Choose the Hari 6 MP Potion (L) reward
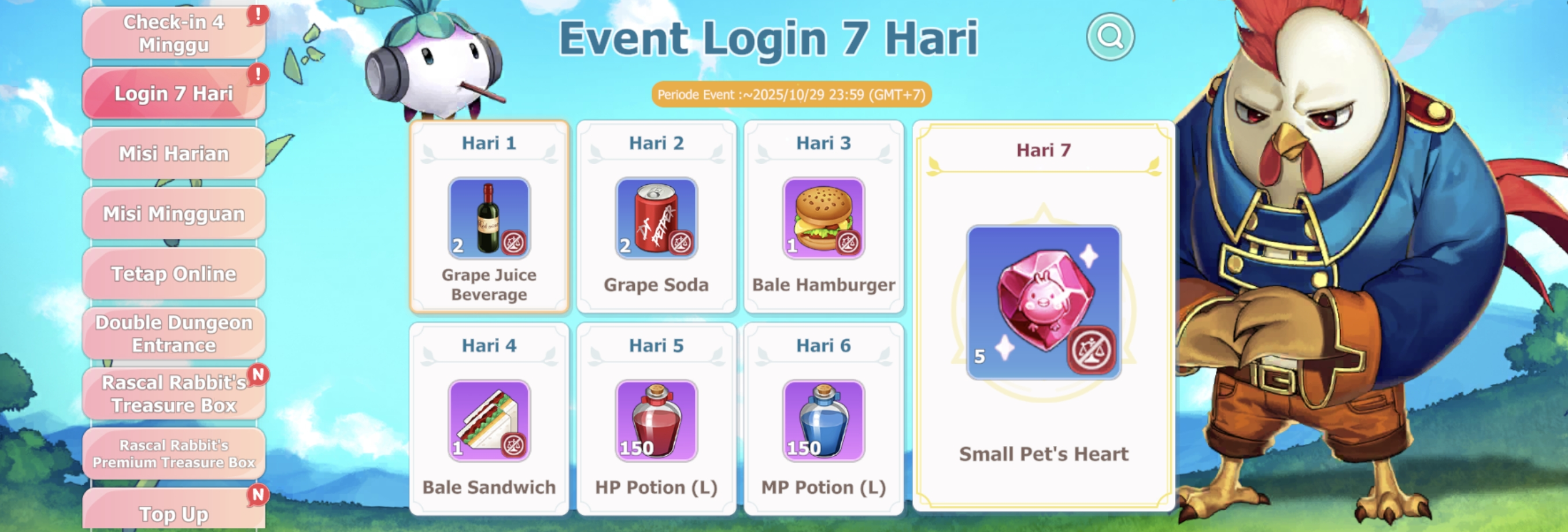1568x532 pixels. click(x=823, y=420)
